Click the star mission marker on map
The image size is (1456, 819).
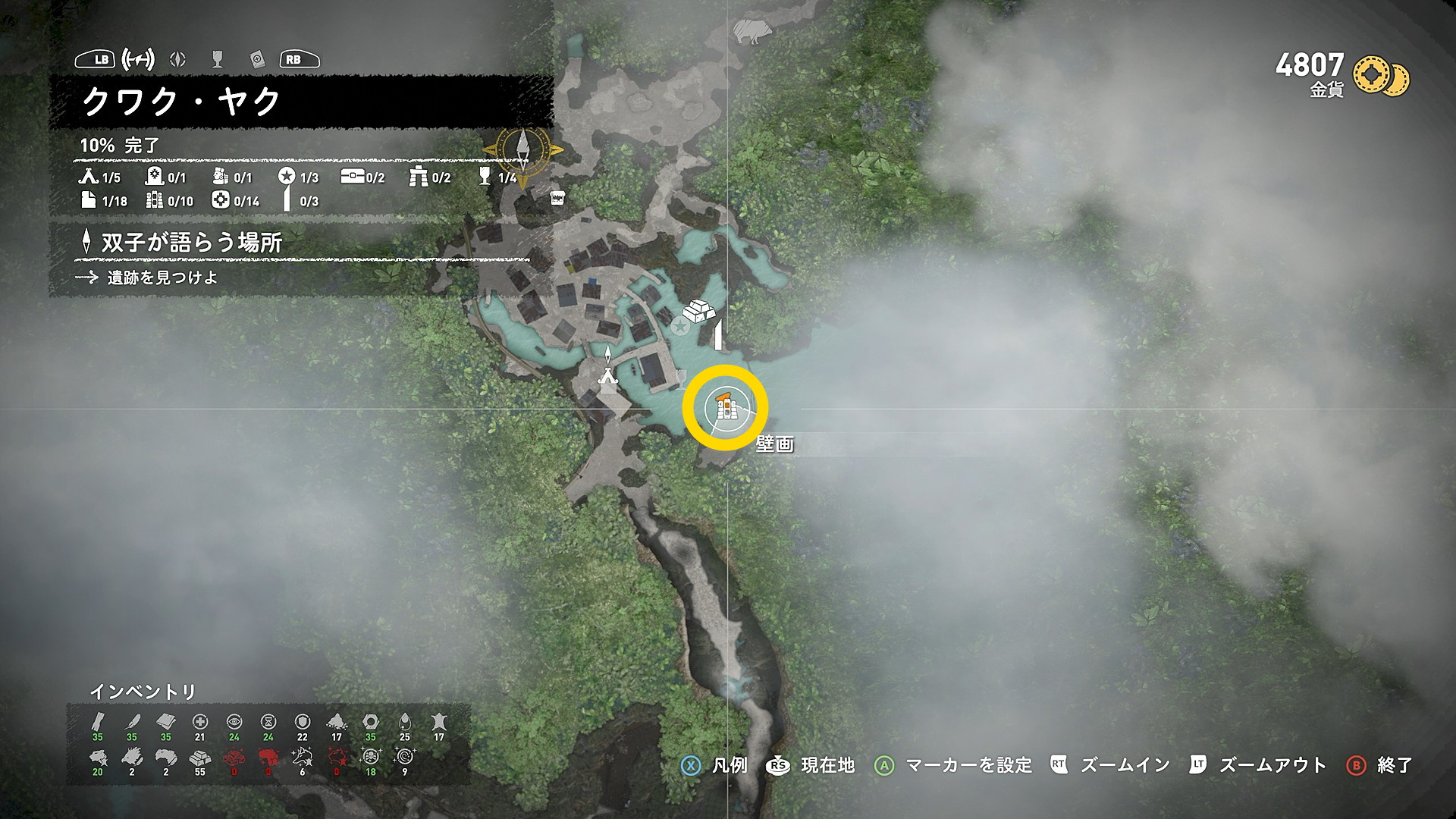click(x=680, y=327)
